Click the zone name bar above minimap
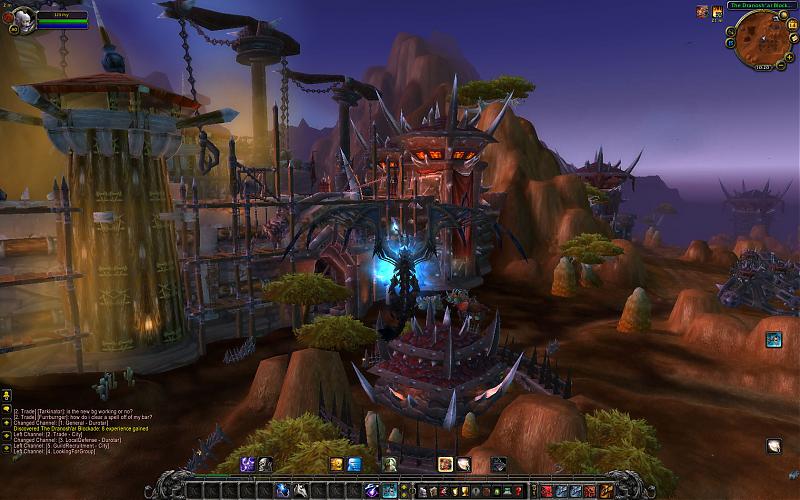This screenshot has width=800, height=500. coord(761,5)
